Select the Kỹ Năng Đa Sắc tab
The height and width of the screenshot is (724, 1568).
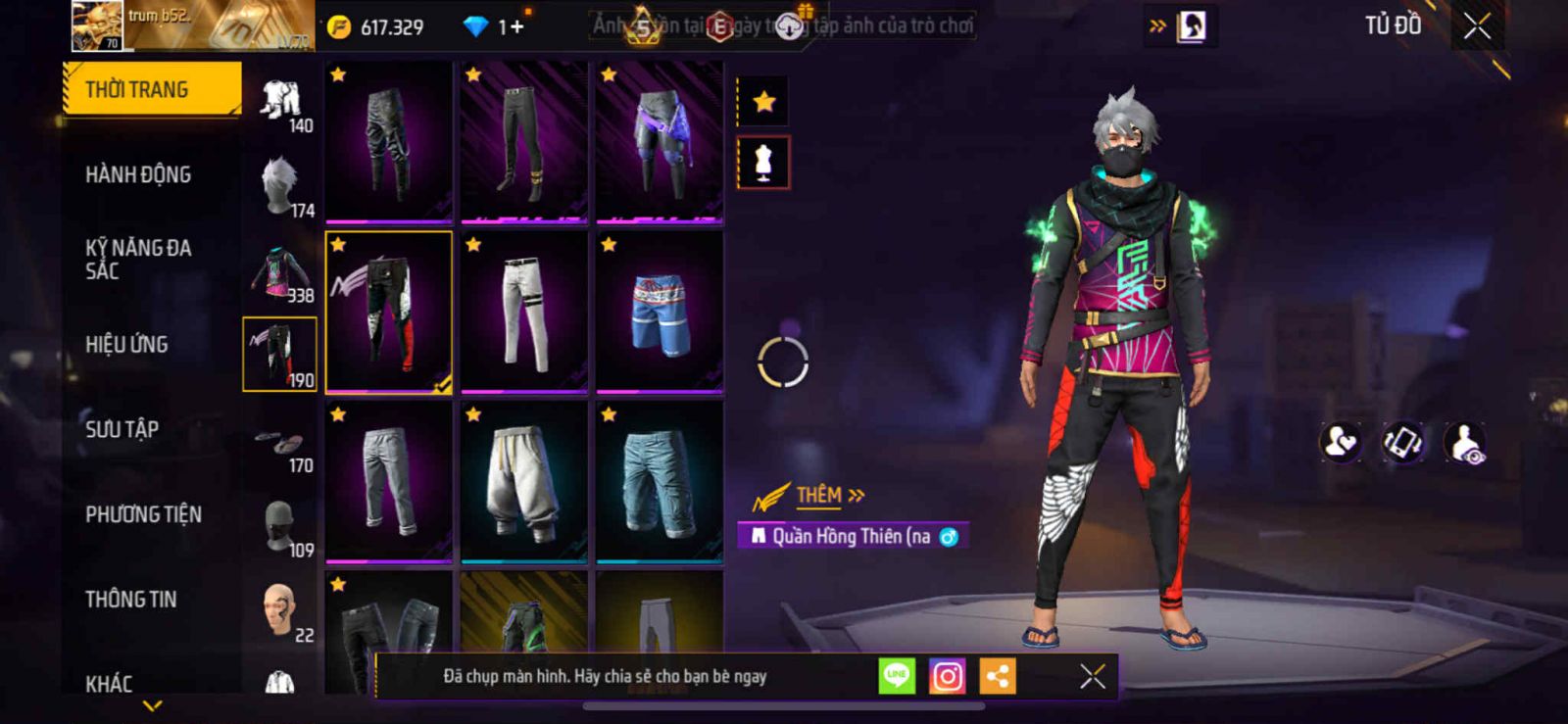(x=138, y=259)
